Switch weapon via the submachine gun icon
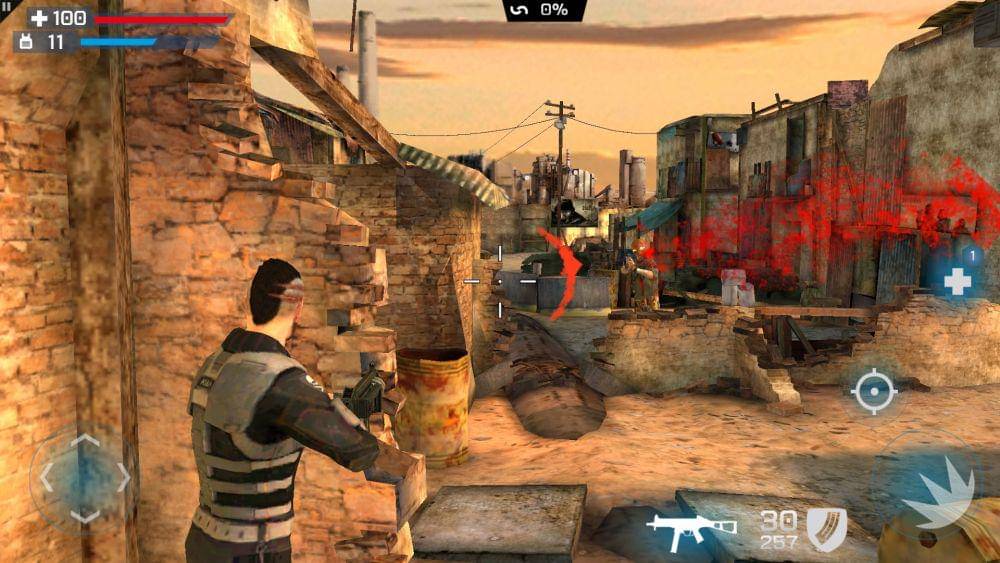The image size is (1000, 563). tap(689, 529)
